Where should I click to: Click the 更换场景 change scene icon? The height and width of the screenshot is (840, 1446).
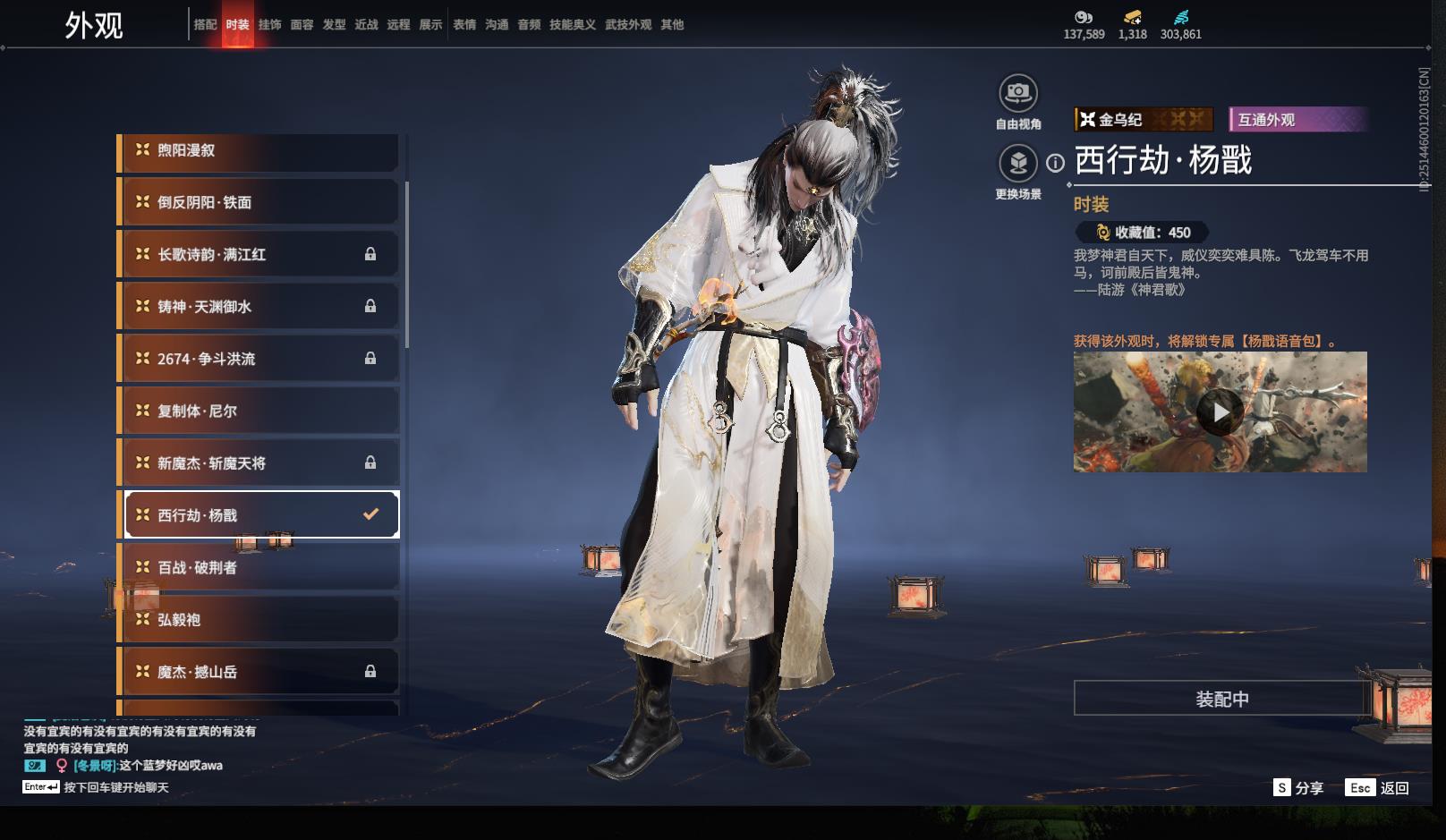pos(1018,163)
